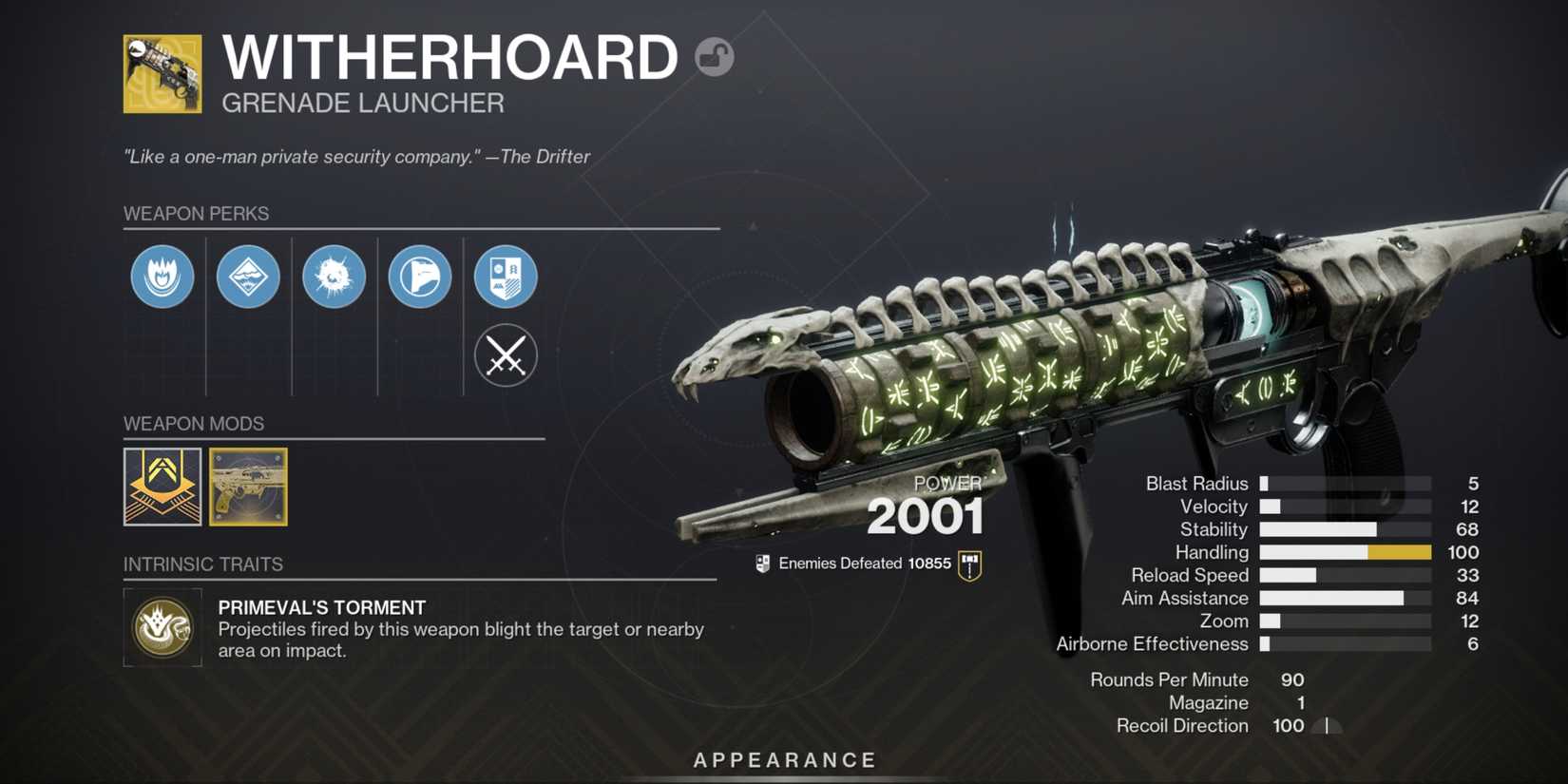Expand the Appearance section
Image resolution: width=1568 pixels, height=784 pixels.
(783, 759)
